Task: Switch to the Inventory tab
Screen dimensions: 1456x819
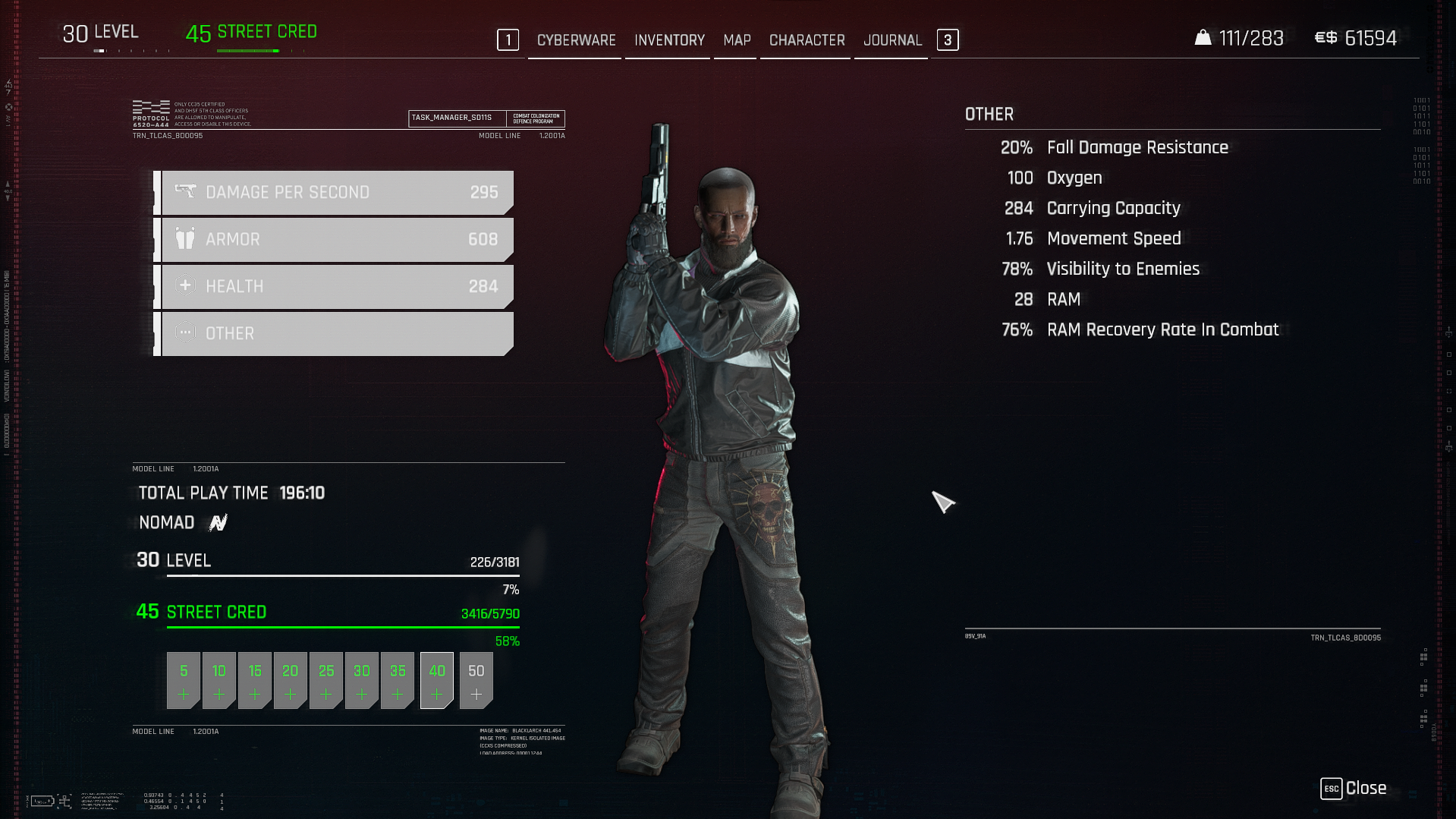Action: click(x=669, y=40)
